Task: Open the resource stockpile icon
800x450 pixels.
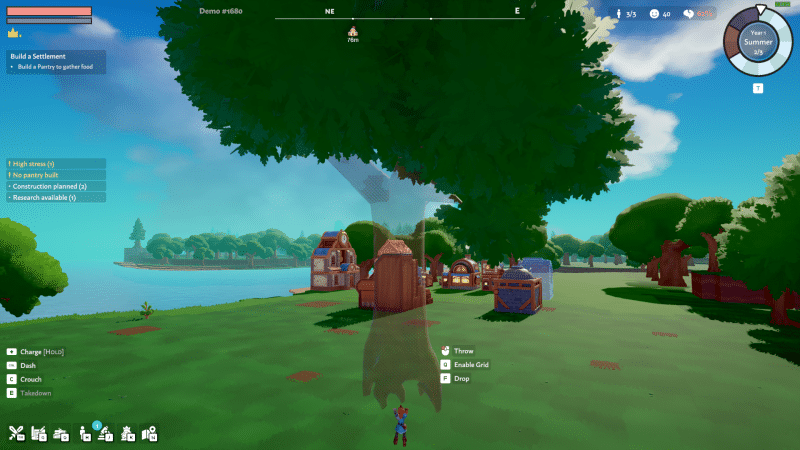Action: 61,433
